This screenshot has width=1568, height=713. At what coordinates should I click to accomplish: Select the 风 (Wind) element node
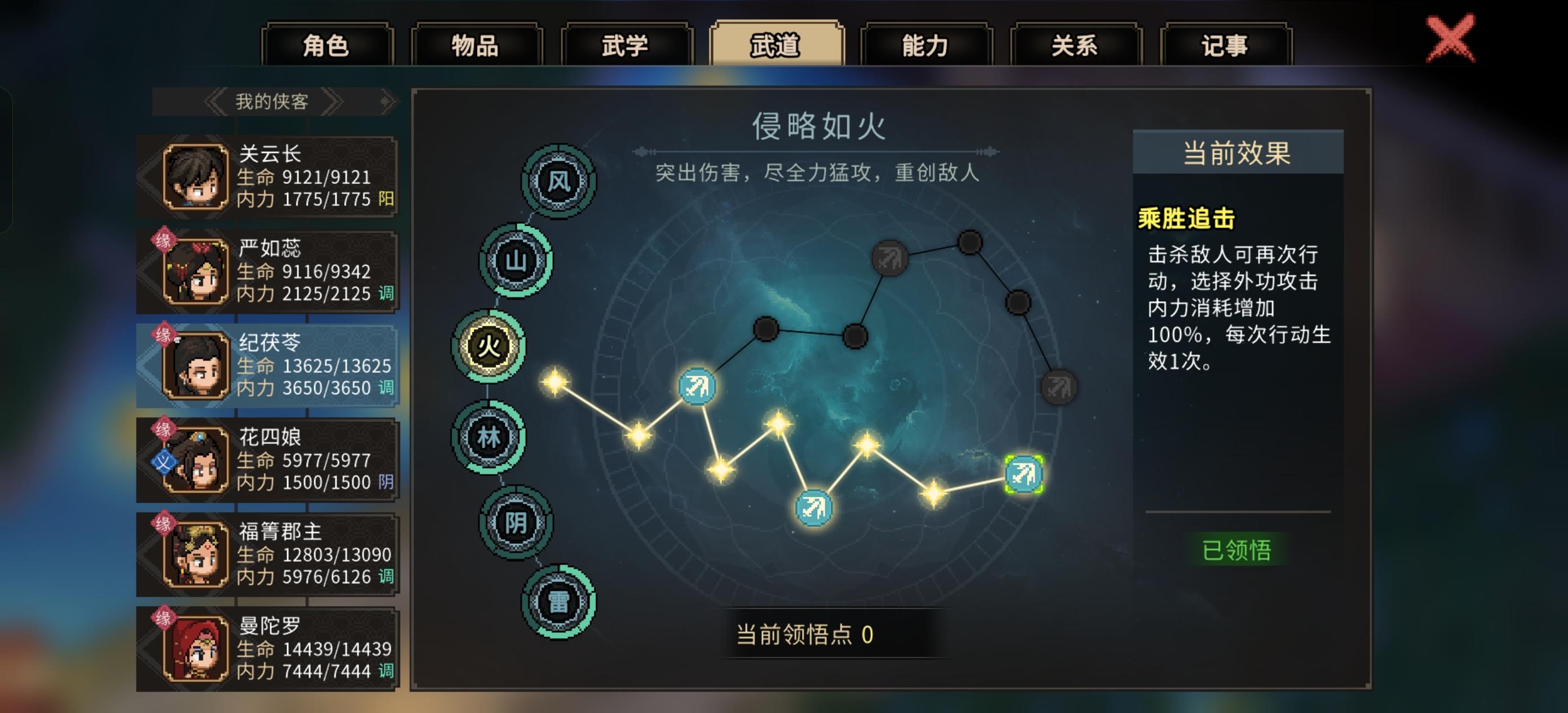tap(558, 181)
